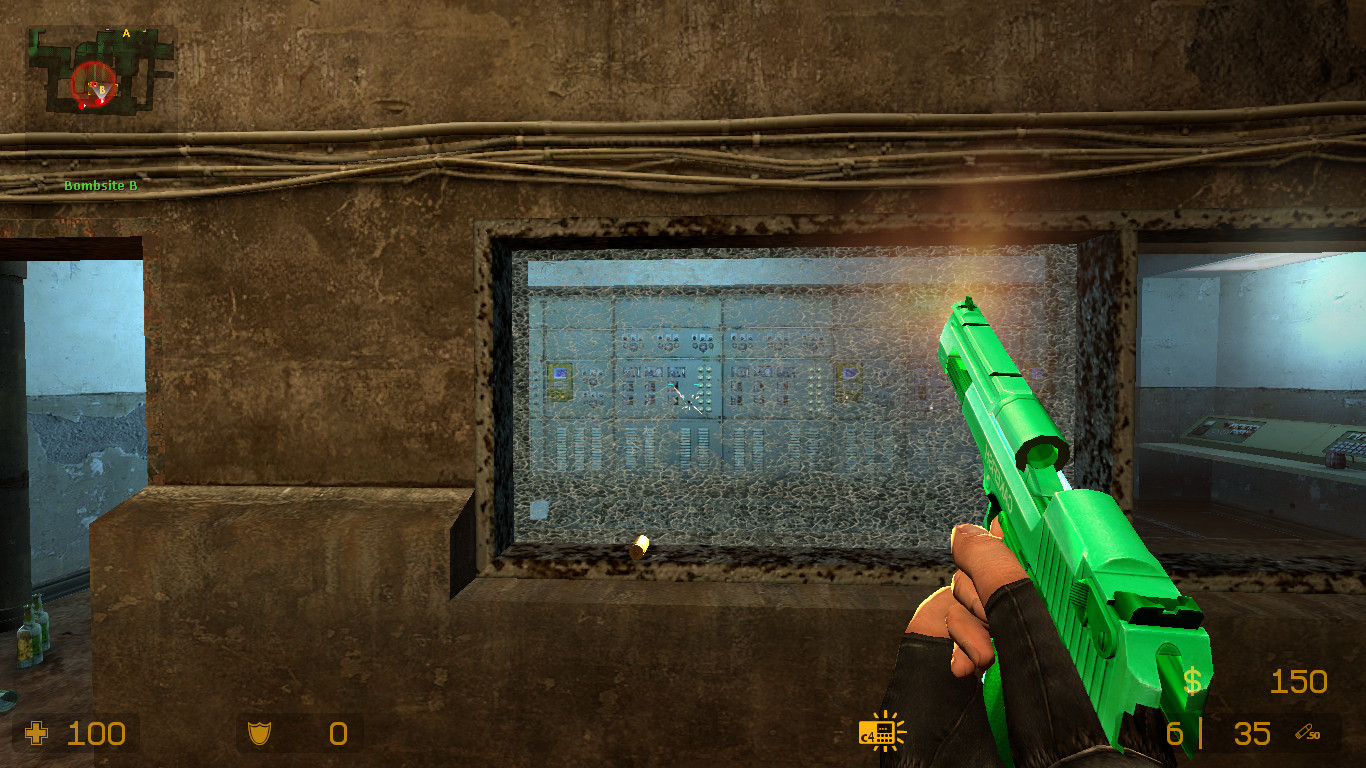Open the Bombsite B location label
The height and width of the screenshot is (768, 1366).
pos(101,185)
